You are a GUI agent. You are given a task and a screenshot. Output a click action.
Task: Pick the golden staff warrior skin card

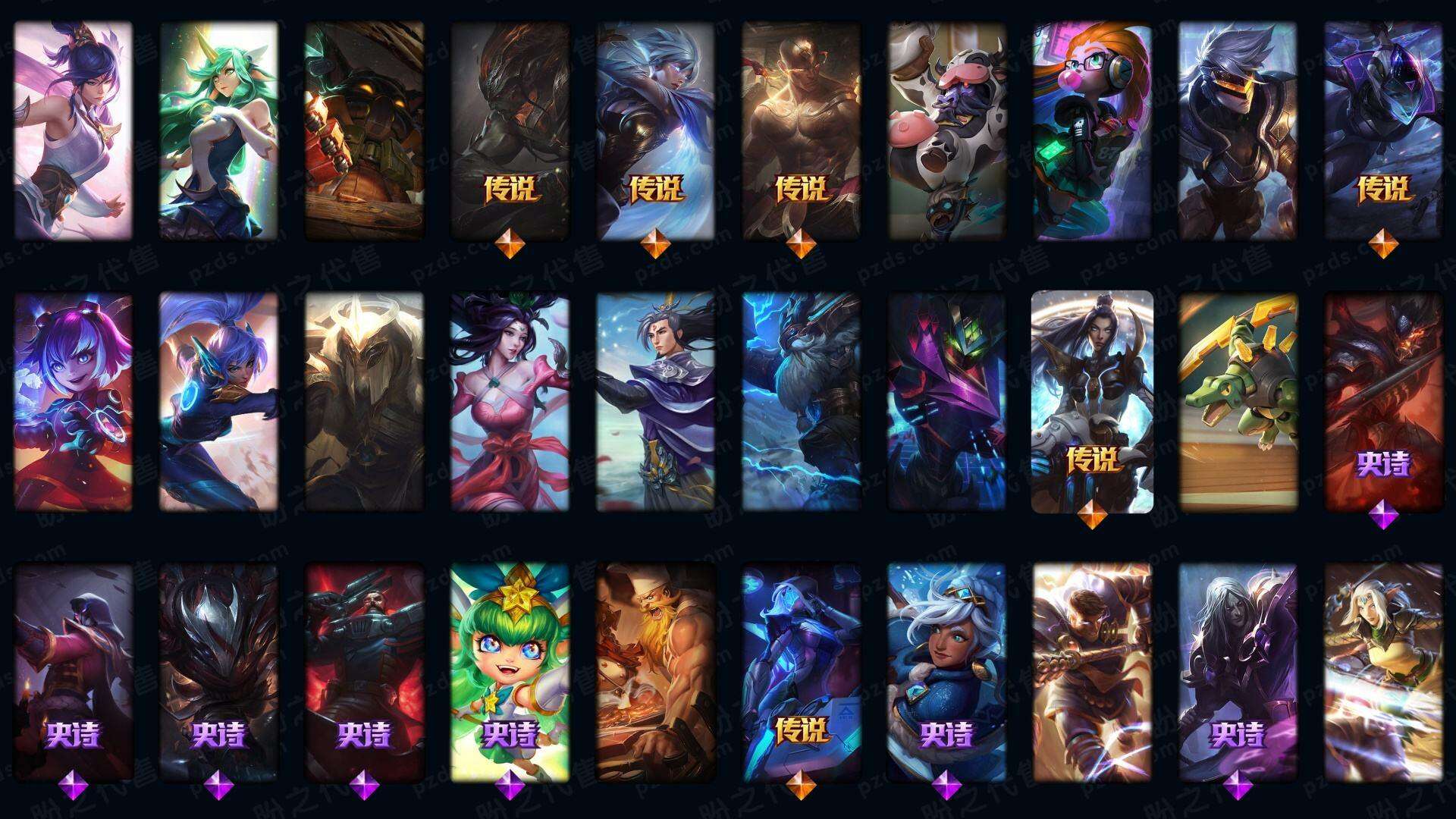click(x=1092, y=672)
